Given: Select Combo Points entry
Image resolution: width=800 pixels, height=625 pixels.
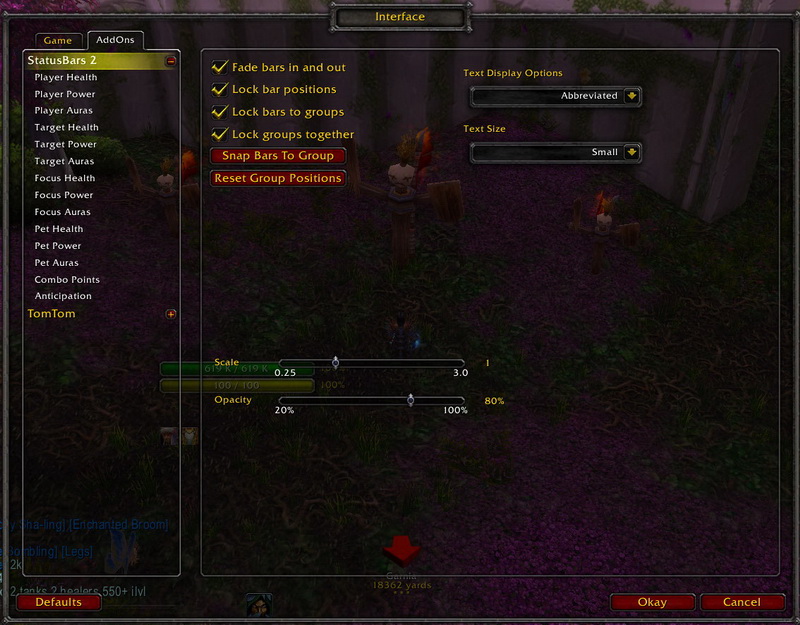Looking at the screenshot, I should [x=67, y=280].
